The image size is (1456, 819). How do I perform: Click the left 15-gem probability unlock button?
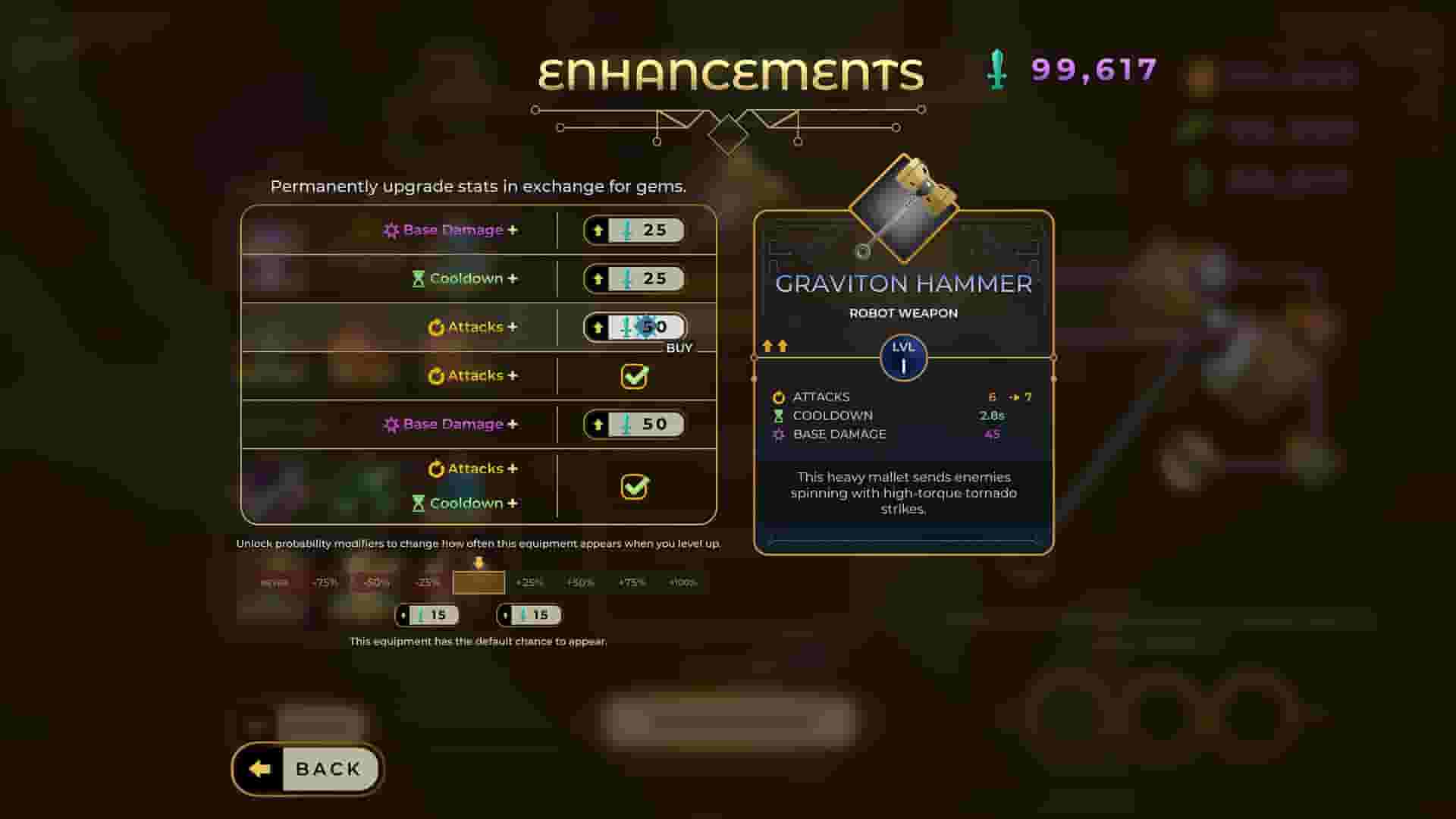[428, 614]
